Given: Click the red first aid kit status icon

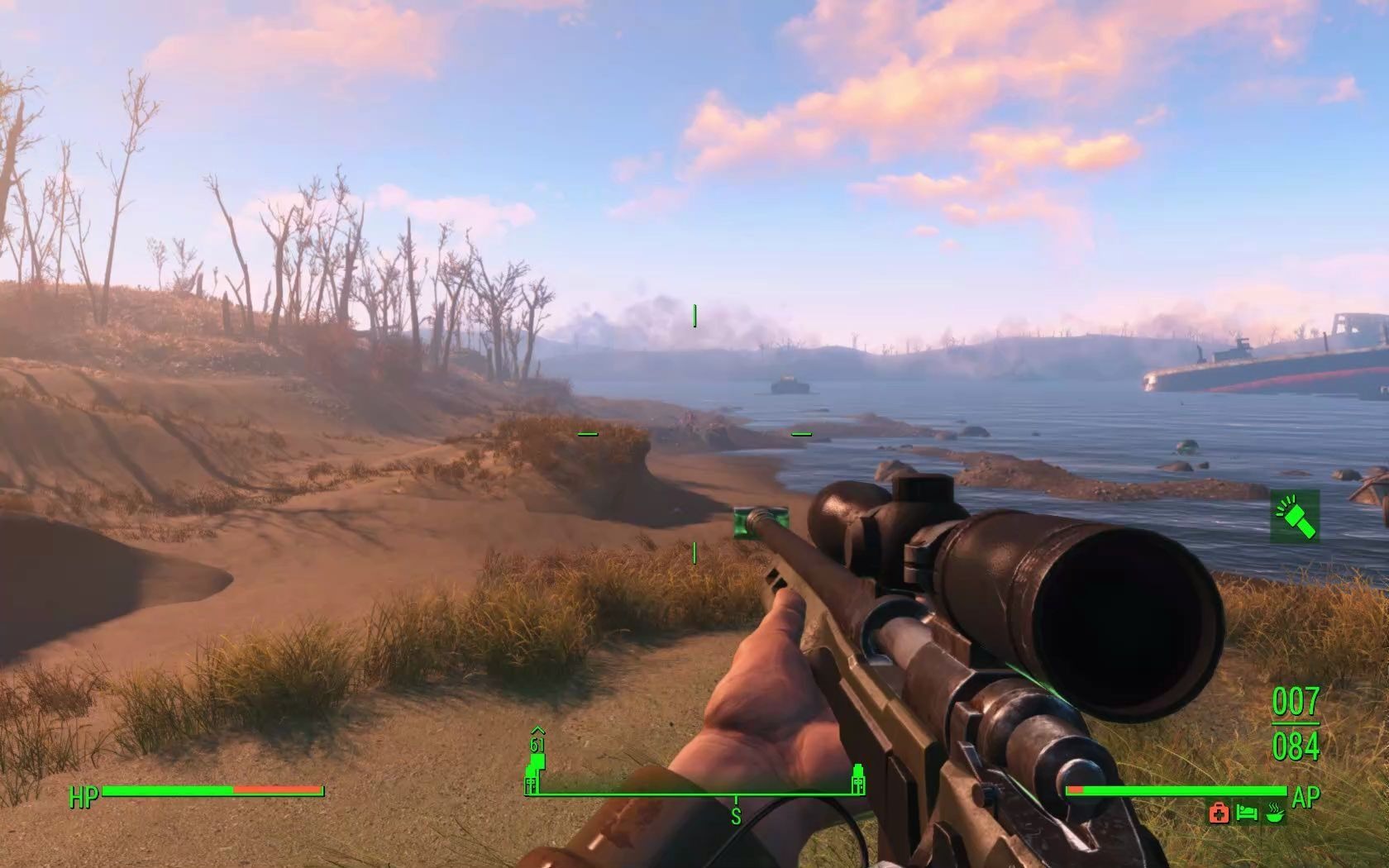Looking at the screenshot, I should [x=1219, y=813].
